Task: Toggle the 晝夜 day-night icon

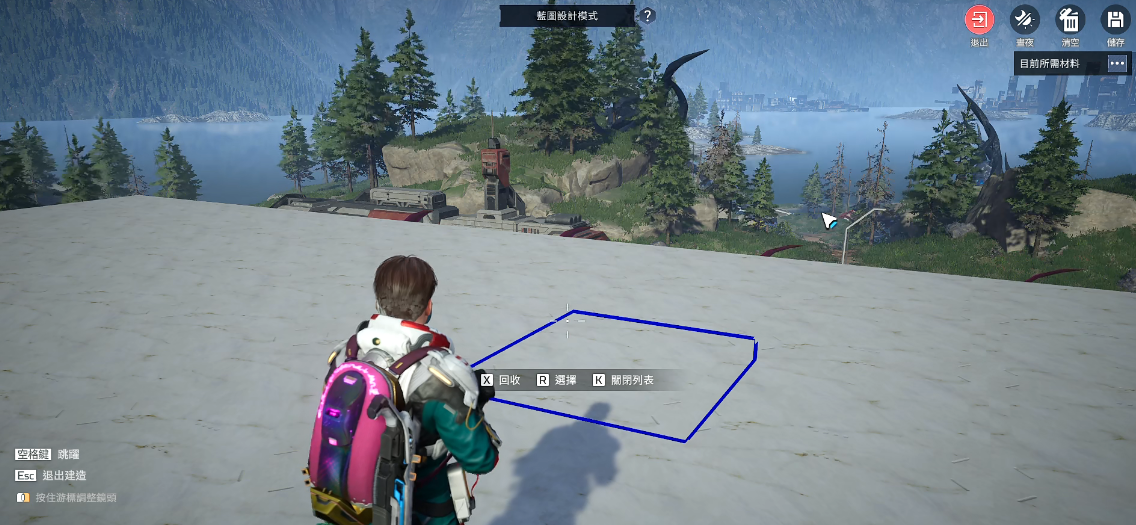Action: [x=1024, y=19]
